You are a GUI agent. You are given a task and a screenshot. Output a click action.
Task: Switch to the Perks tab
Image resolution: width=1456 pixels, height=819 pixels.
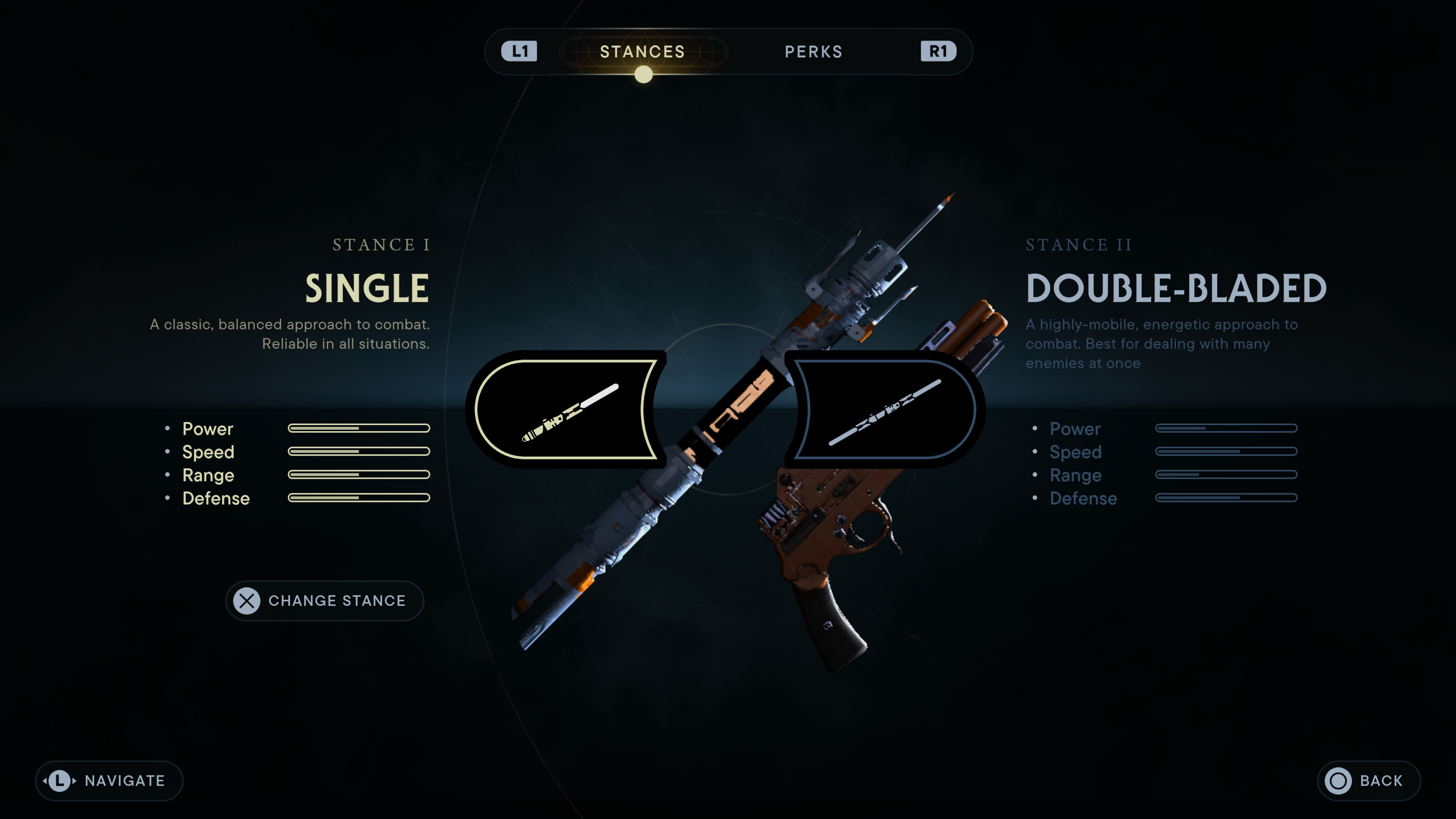814,52
